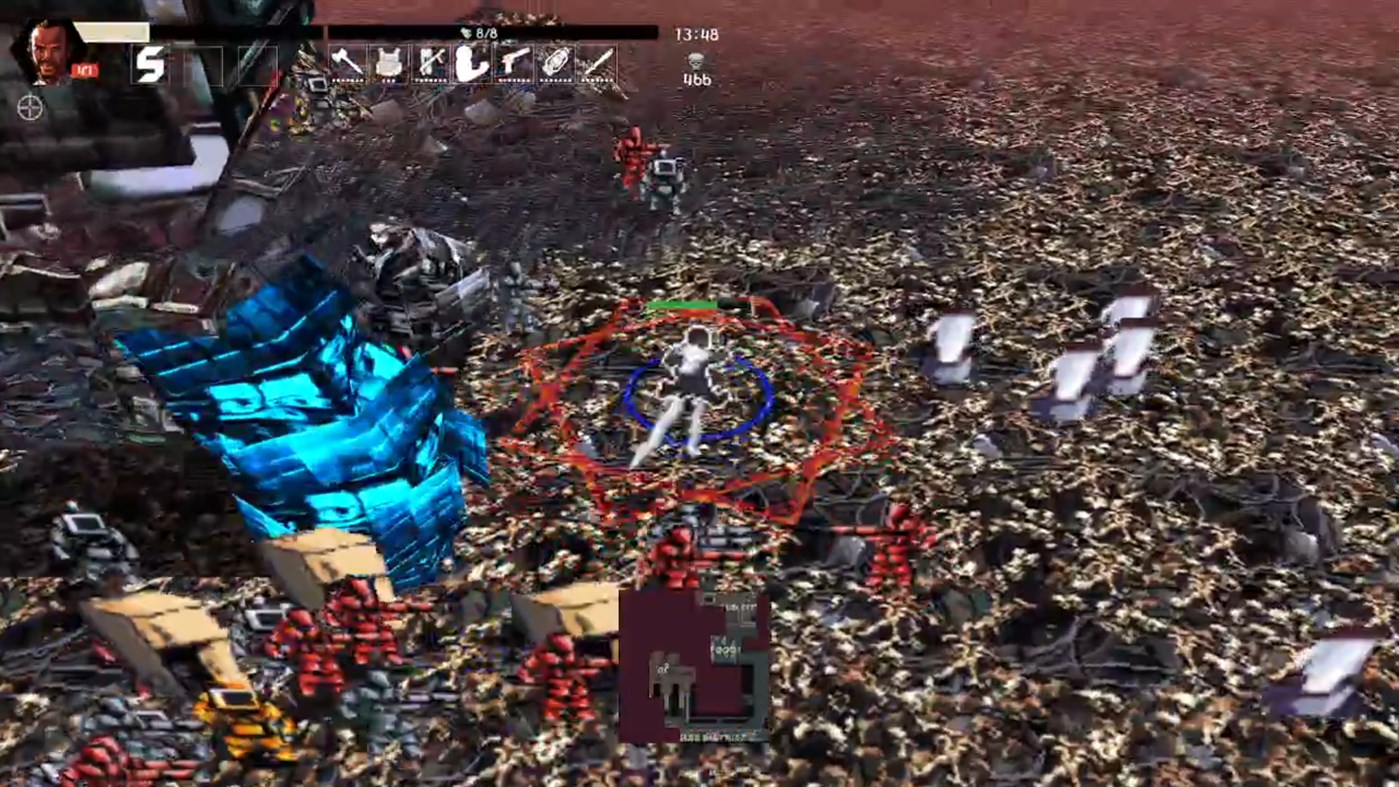Click the 466 skull kill count
Screen dimensions: 1399x787
[695, 79]
